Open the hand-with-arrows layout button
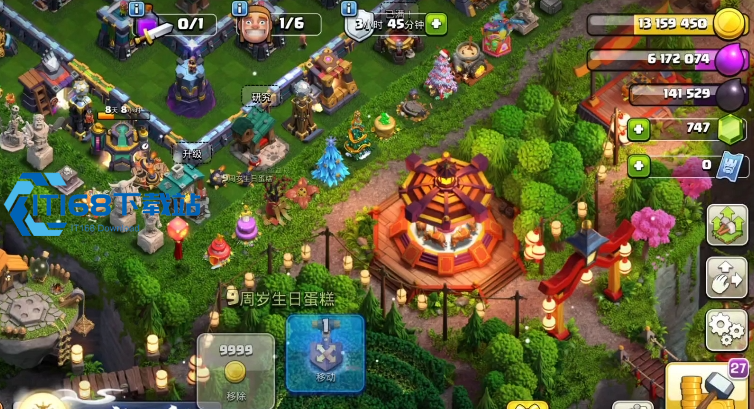The height and width of the screenshot is (409, 754). (728, 276)
